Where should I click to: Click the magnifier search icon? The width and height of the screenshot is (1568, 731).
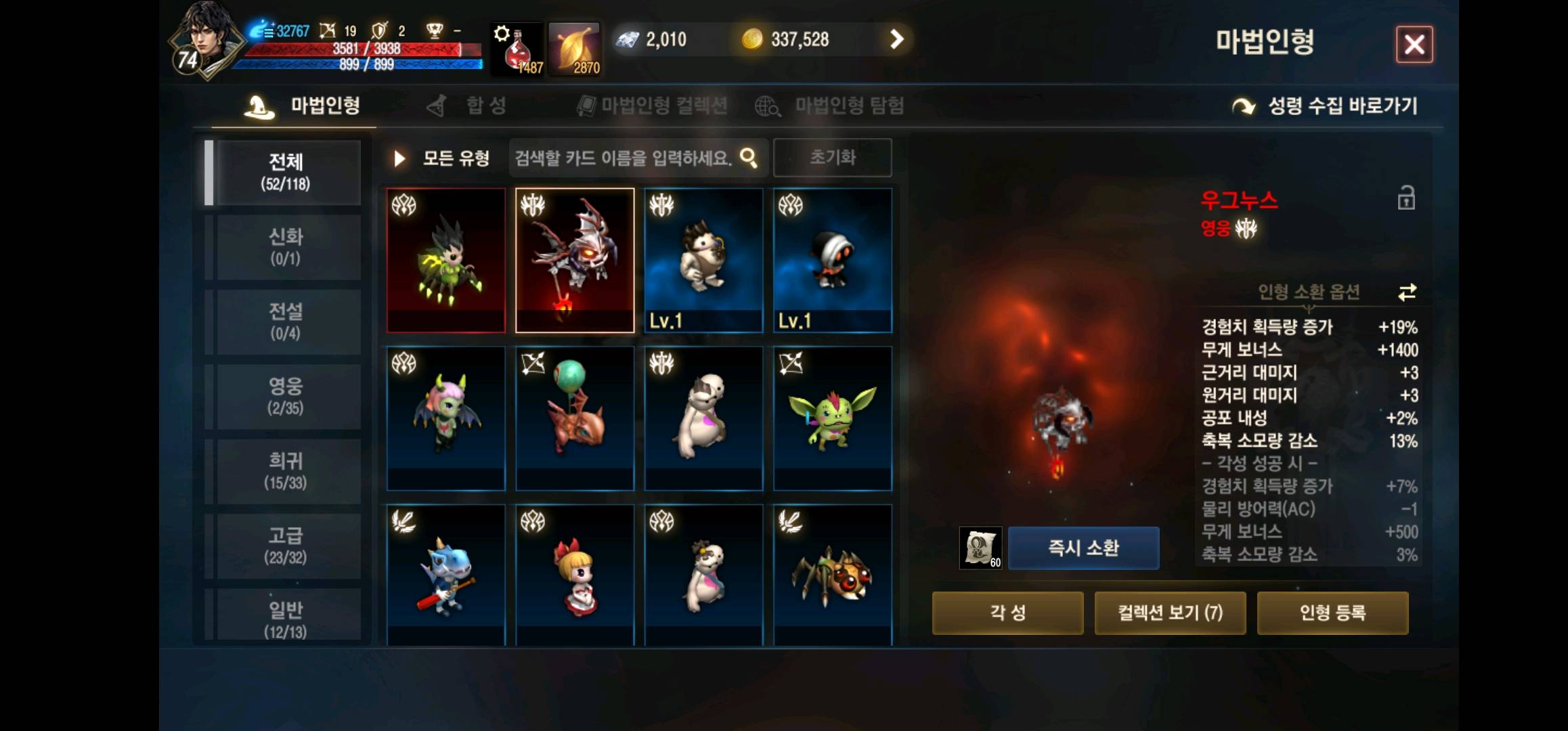coord(748,157)
